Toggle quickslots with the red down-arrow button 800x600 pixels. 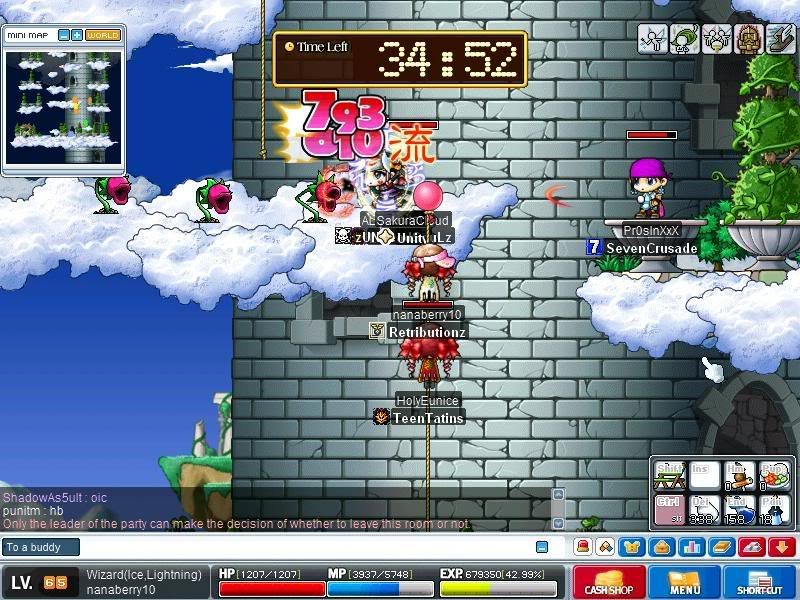pos(781,547)
